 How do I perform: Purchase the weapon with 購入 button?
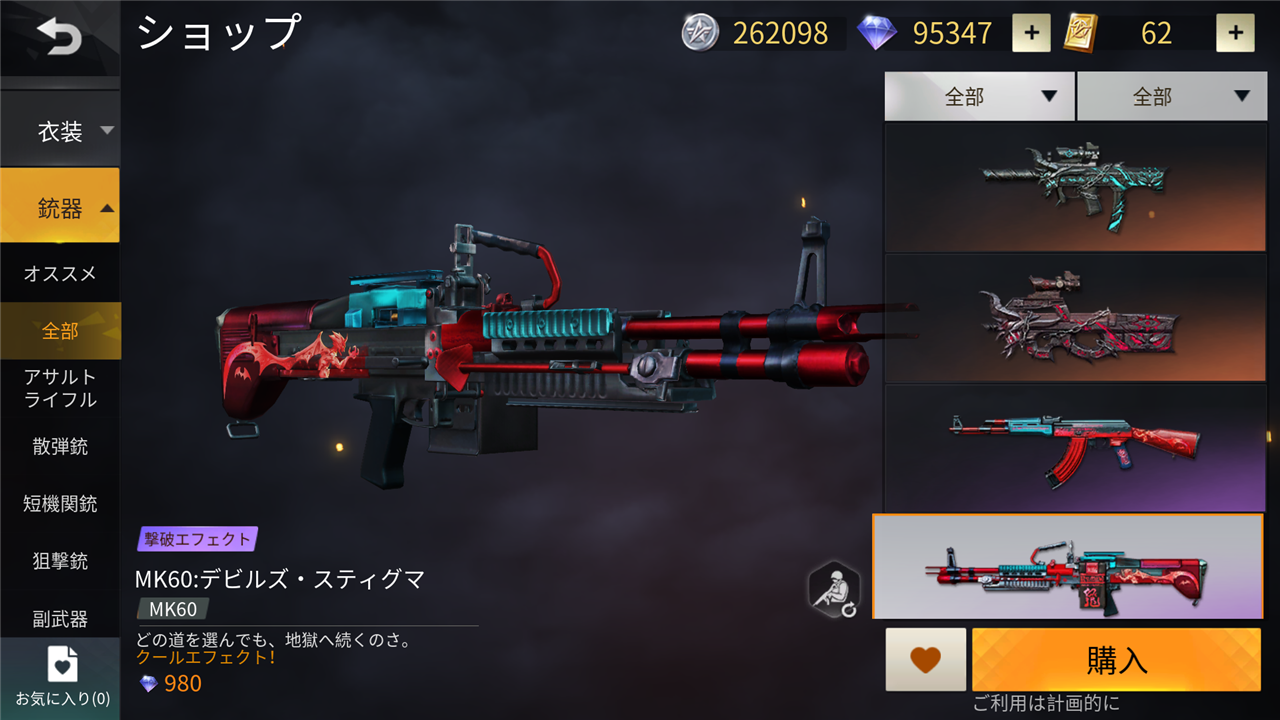click(1116, 660)
